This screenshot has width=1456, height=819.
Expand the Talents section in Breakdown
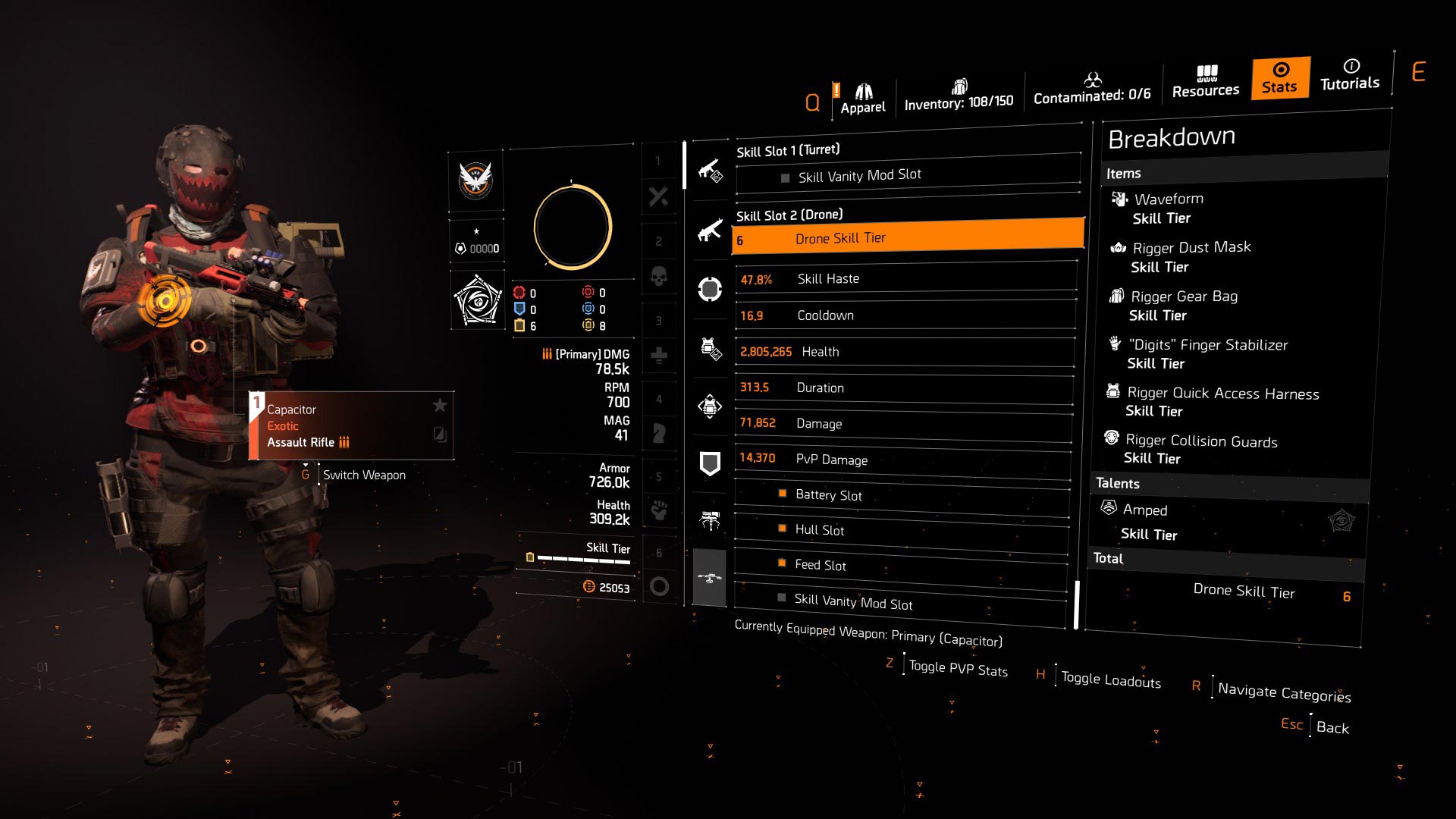point(1118,483)
